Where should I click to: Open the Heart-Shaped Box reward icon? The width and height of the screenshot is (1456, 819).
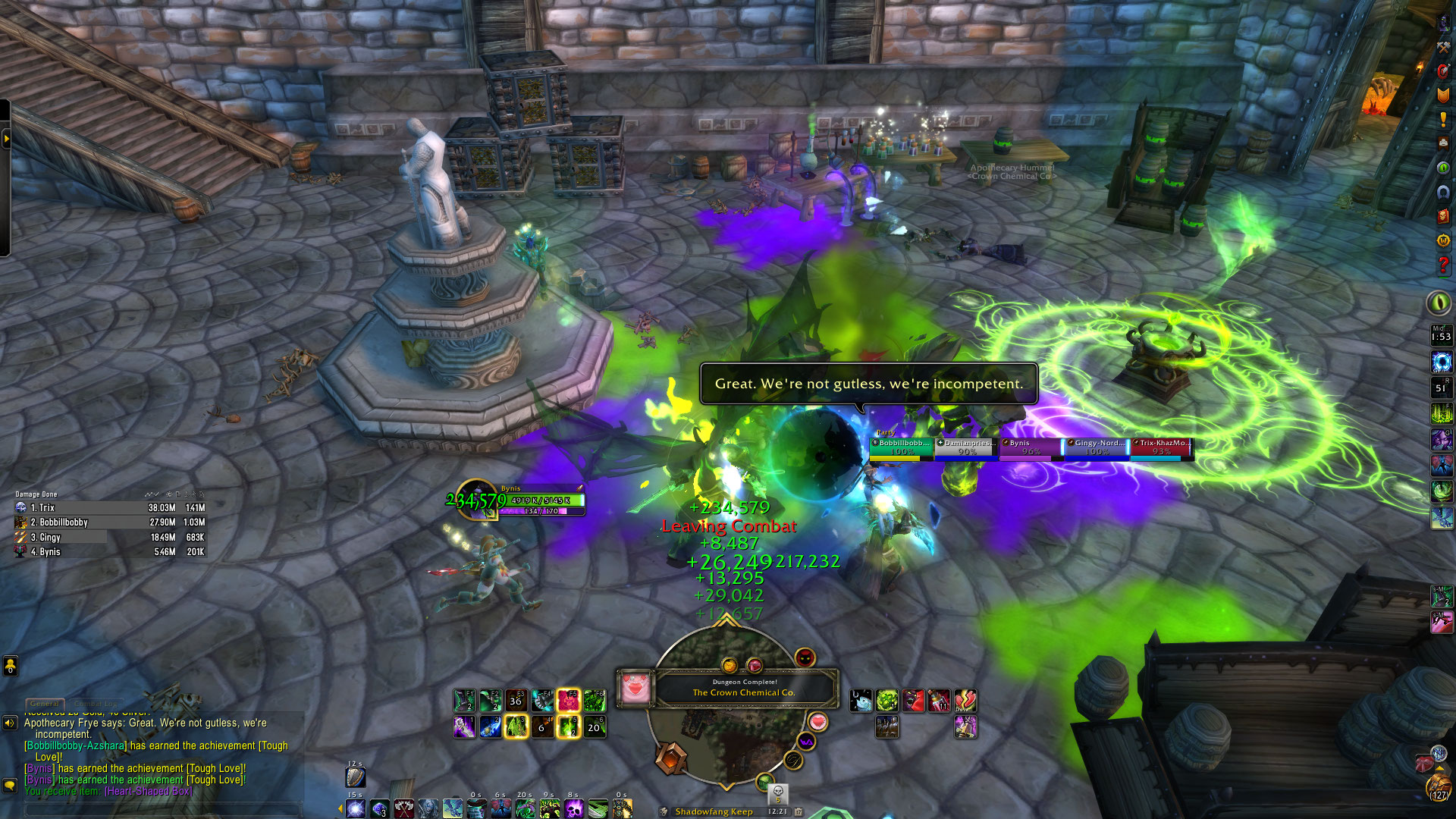pos(635,689)
